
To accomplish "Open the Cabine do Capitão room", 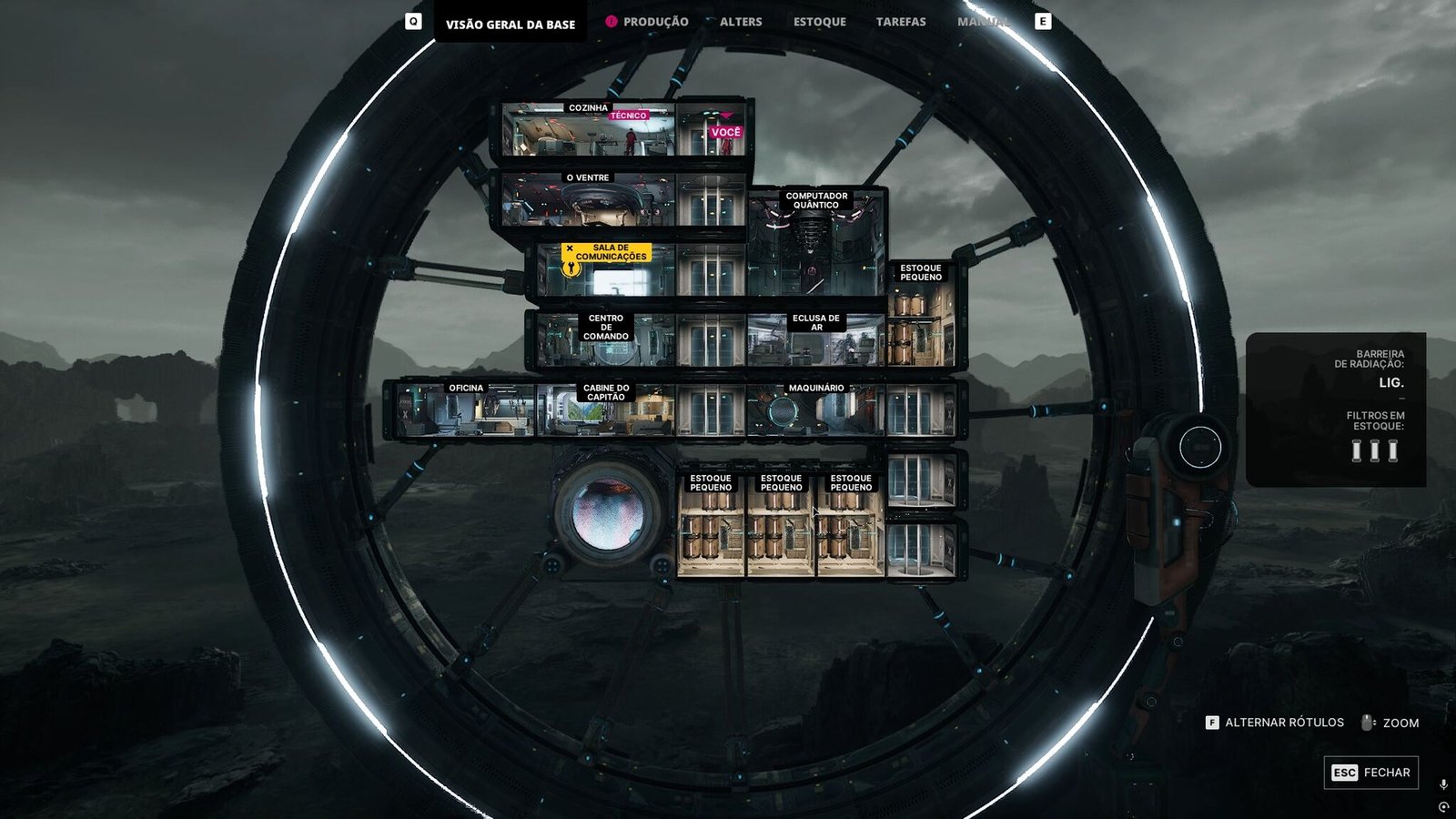I will pos(606,411).
